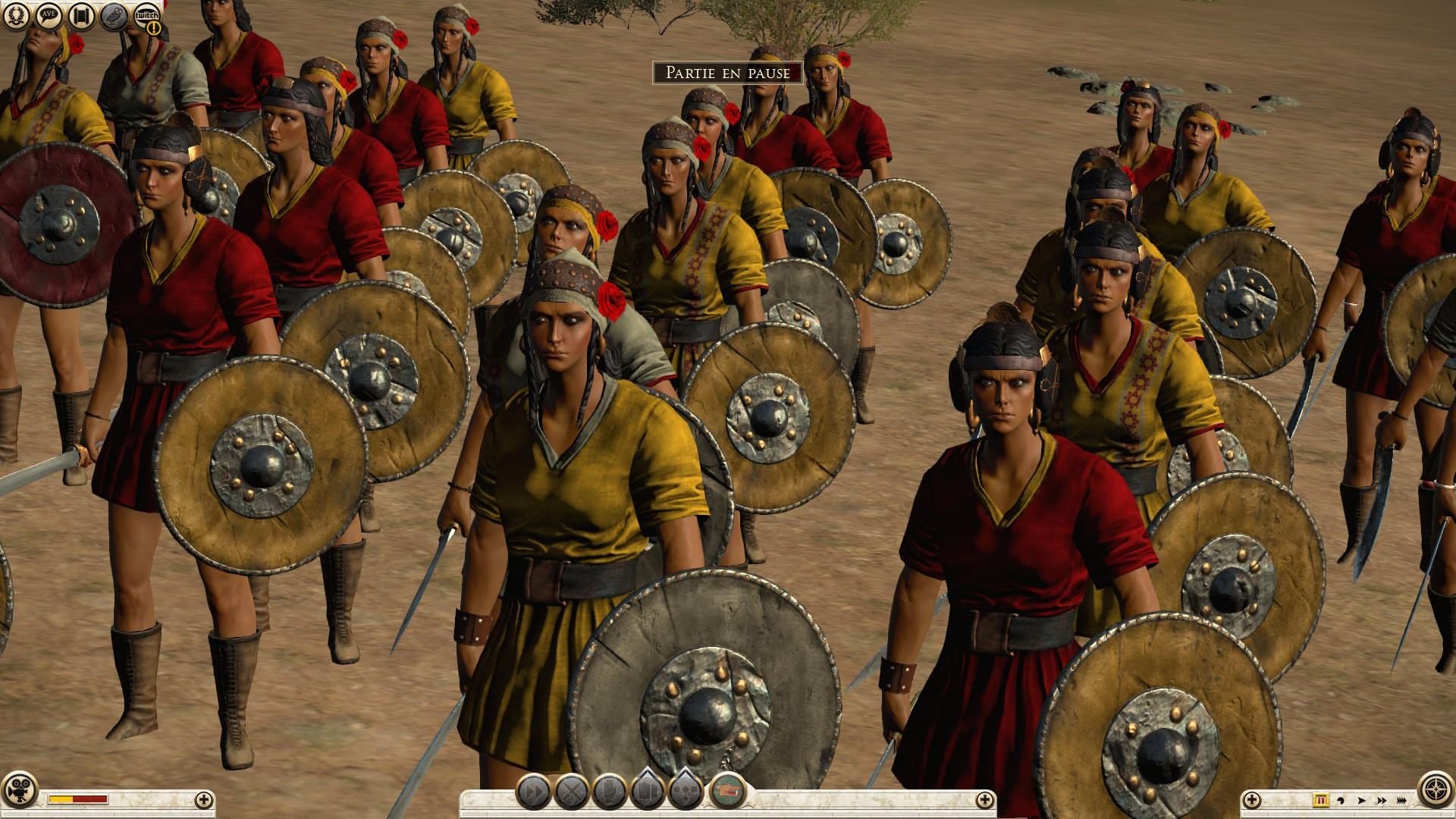Open the AVE speech bubble chat
Viewport: 1456px width, 819px height.
[49, 16]
